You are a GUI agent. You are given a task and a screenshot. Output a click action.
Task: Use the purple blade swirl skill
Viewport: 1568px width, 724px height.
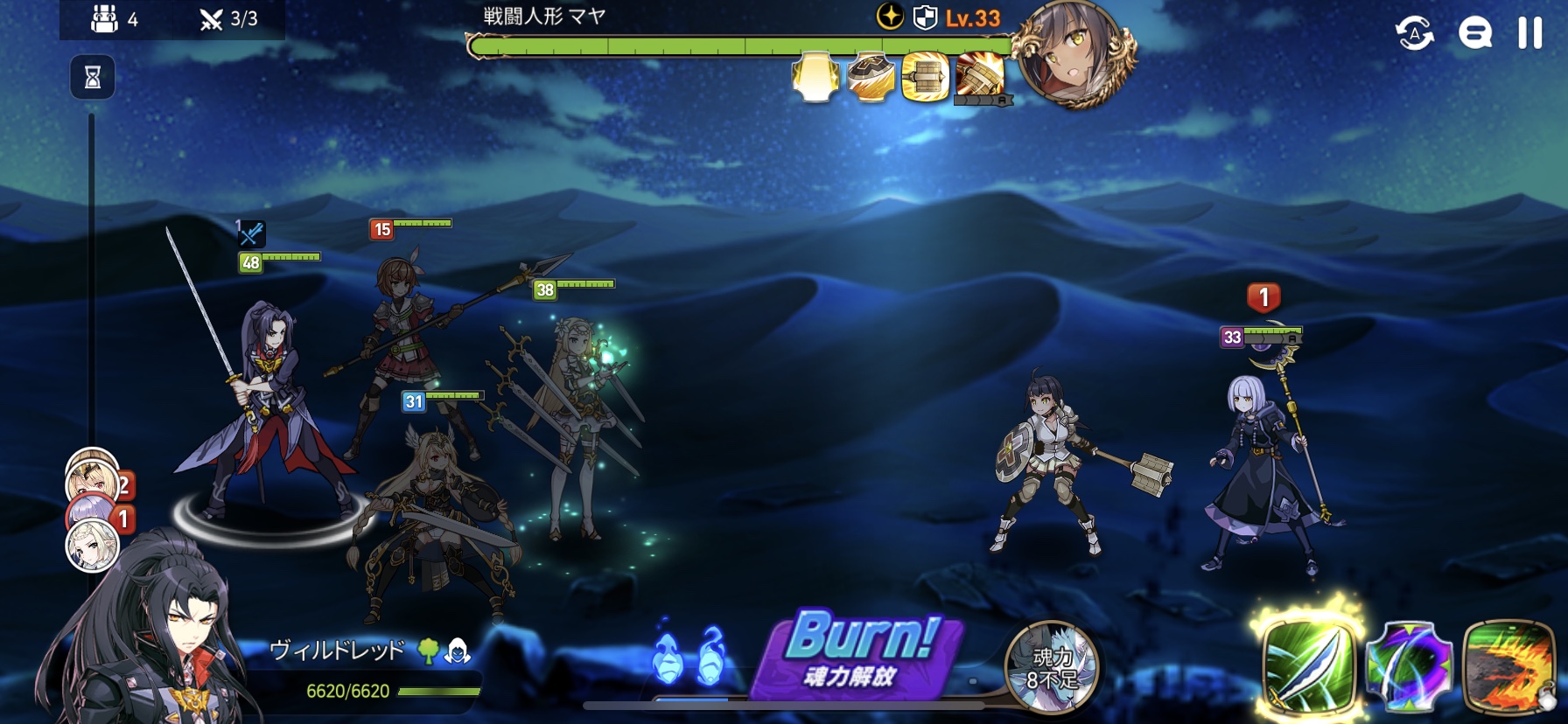coord(1409,666)
